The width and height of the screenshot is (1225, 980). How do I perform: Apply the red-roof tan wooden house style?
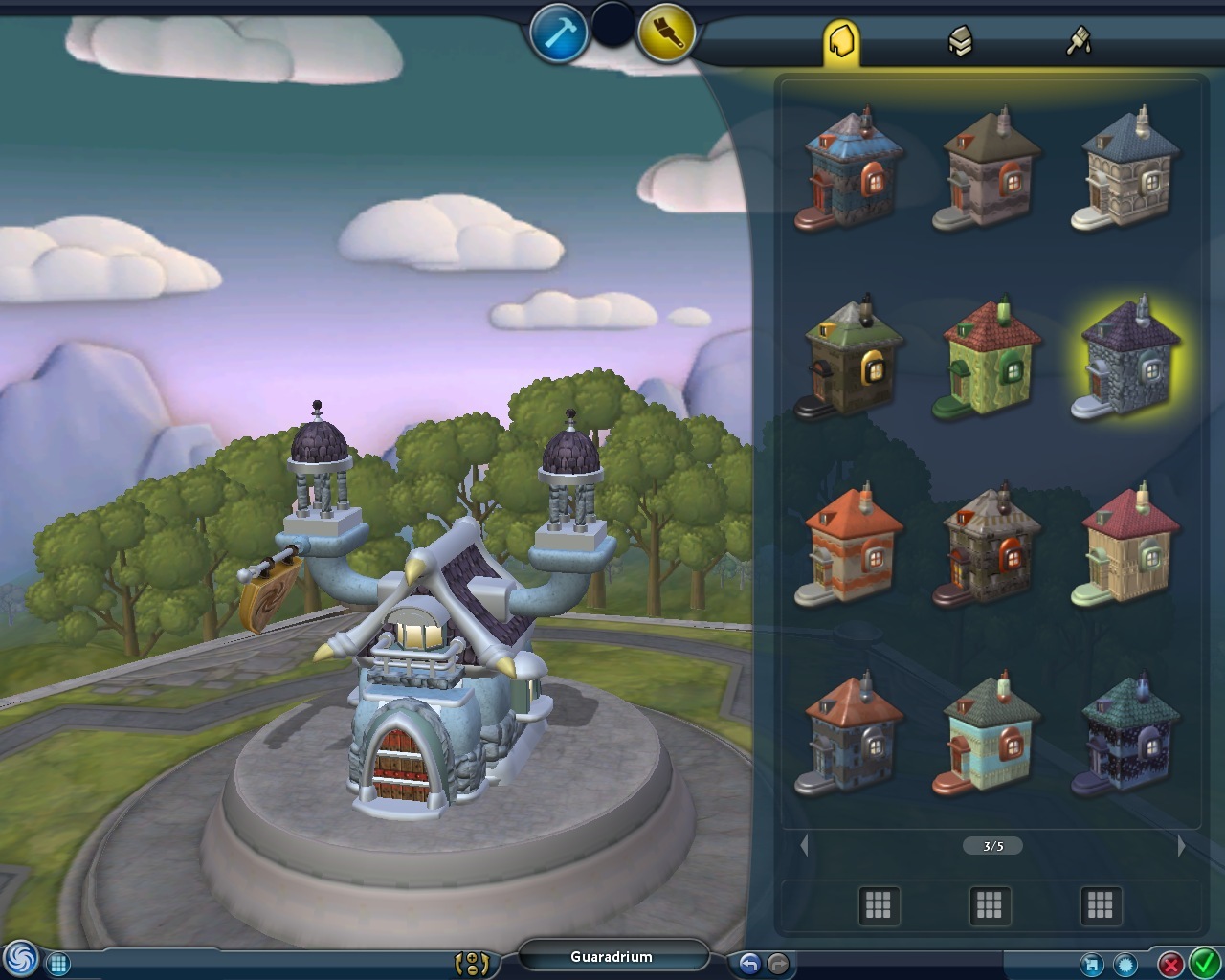[1129, 546]
